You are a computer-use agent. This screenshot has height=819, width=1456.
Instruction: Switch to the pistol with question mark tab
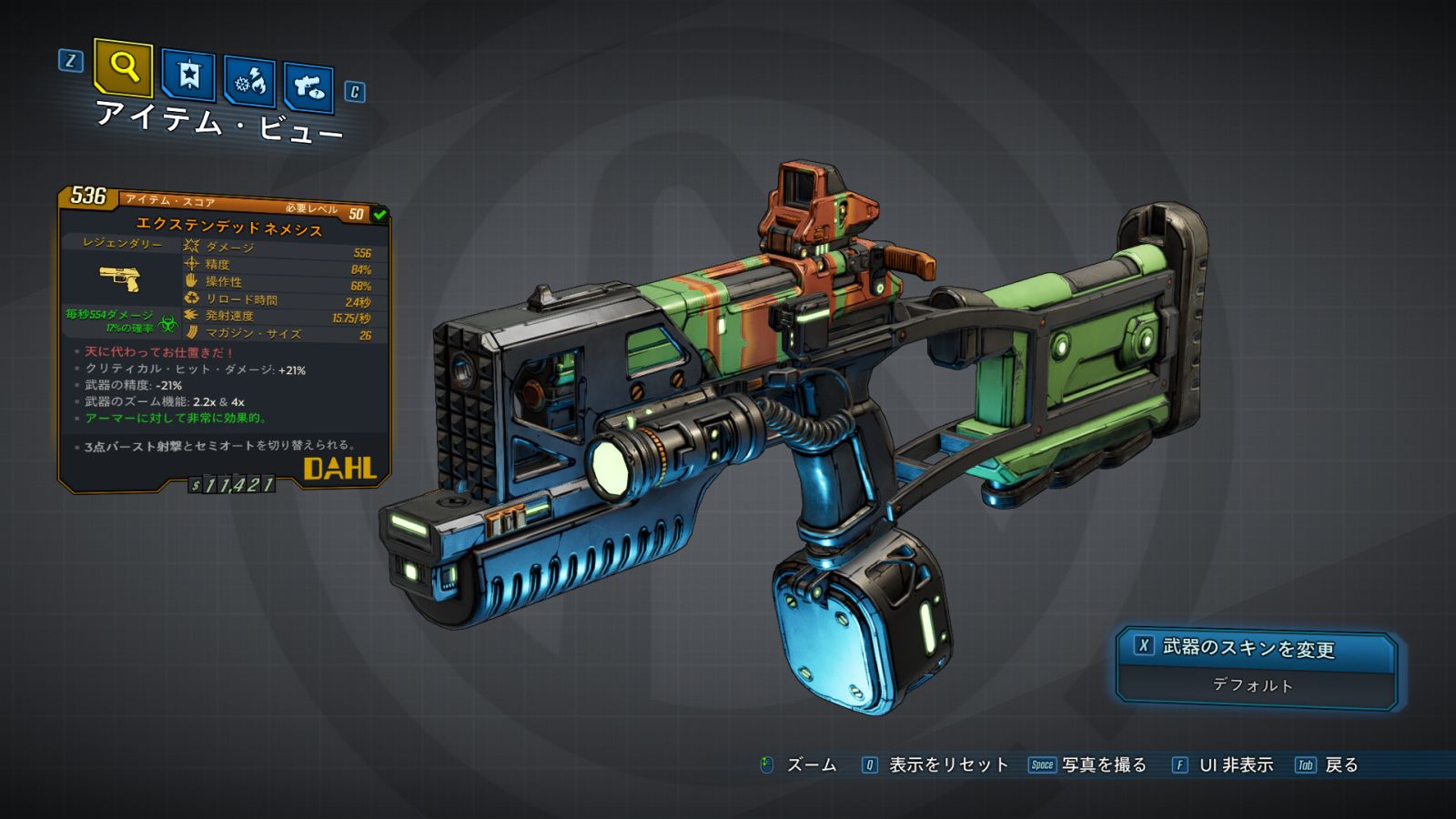[308, 87]
